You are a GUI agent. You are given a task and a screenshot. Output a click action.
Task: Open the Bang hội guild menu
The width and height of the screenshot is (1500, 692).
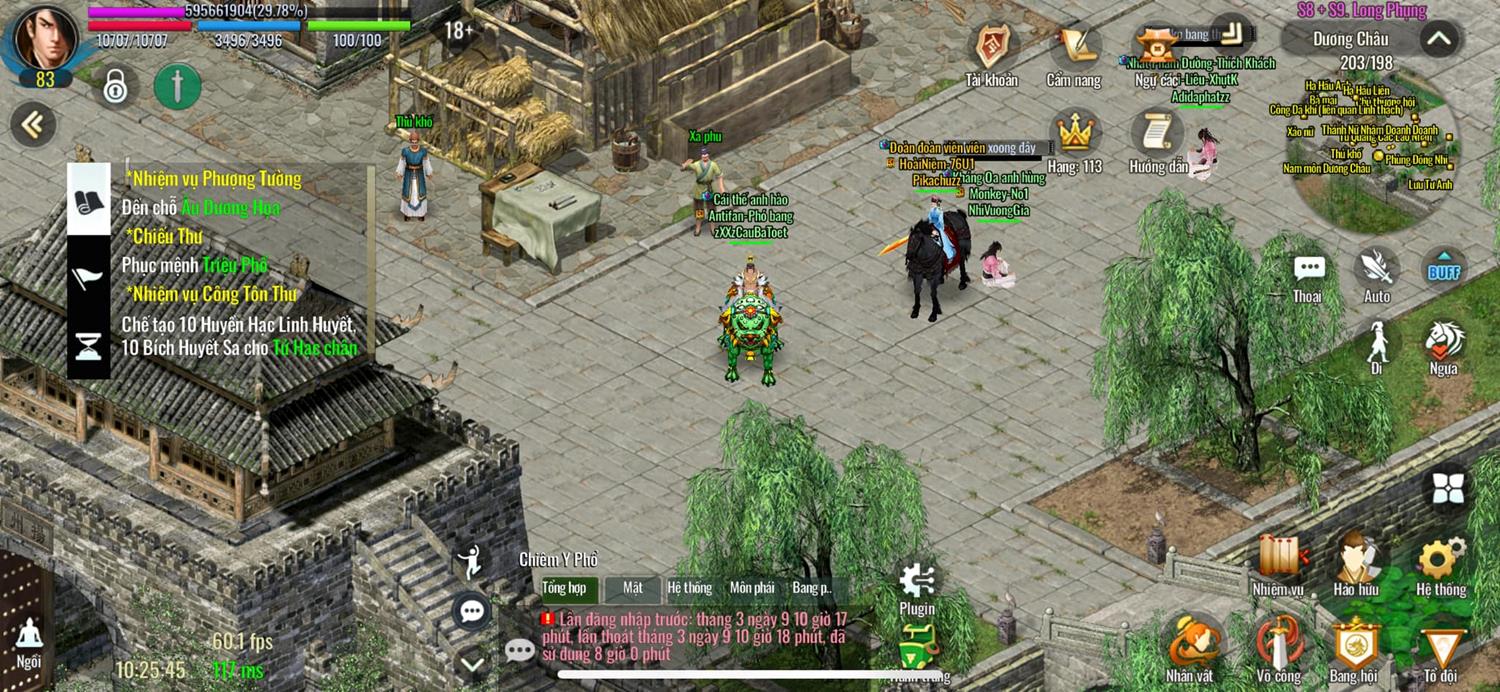pos(1354,645)
